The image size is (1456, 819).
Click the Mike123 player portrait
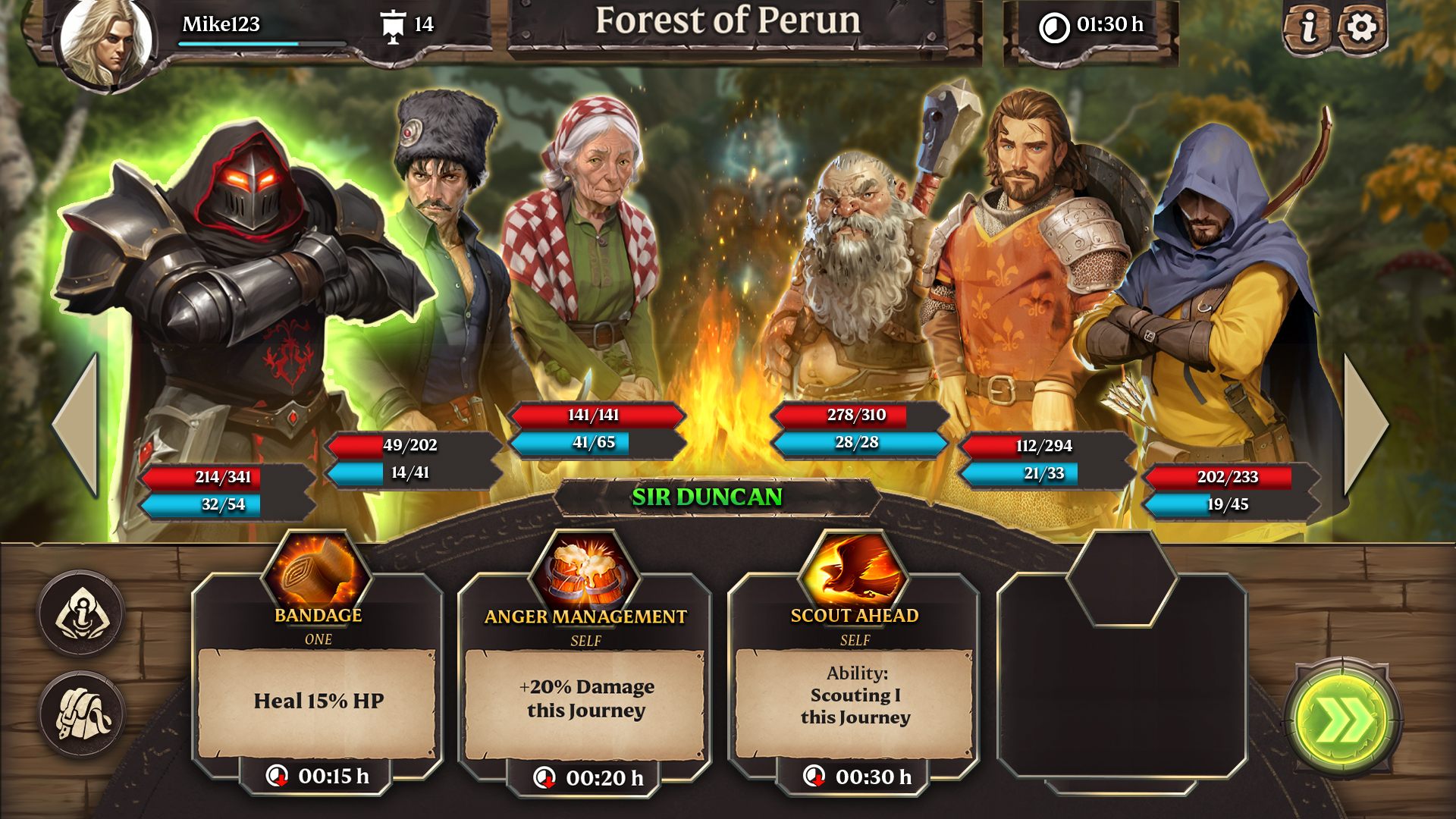[106, 42]
